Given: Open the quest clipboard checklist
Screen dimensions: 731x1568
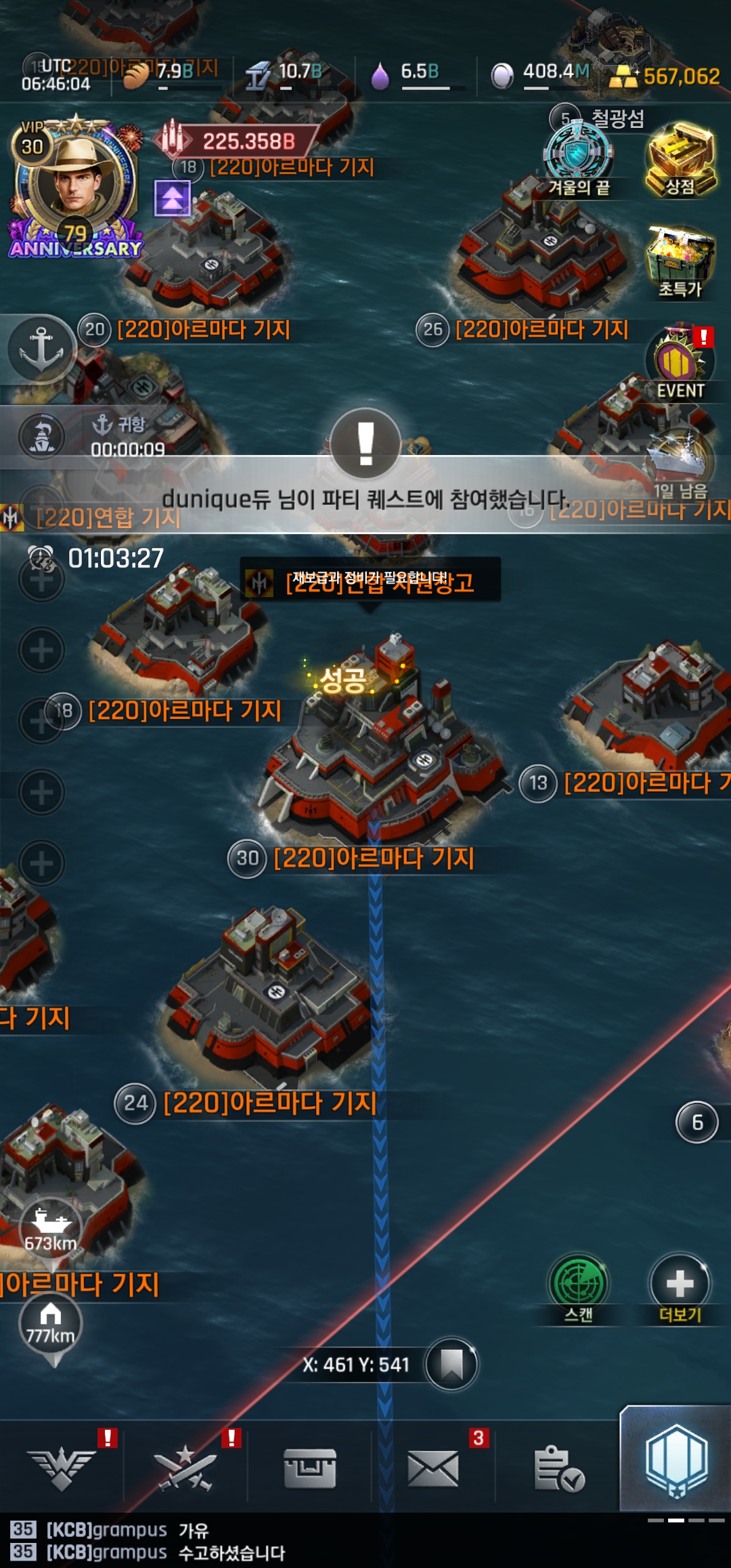Looking at the screenshot, I should coord(558,1468).
